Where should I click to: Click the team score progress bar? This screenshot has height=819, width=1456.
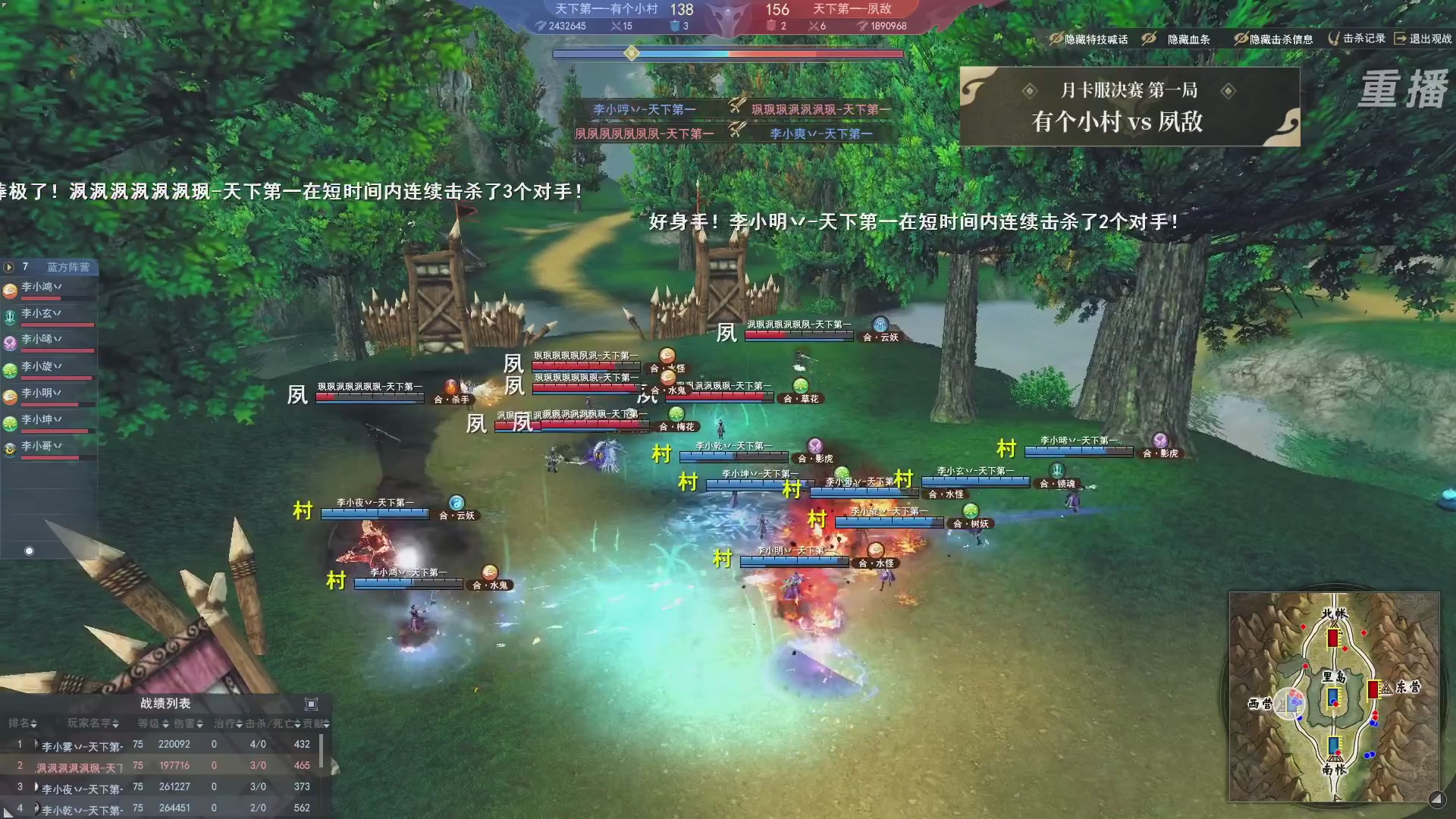[x=728, y=54]
